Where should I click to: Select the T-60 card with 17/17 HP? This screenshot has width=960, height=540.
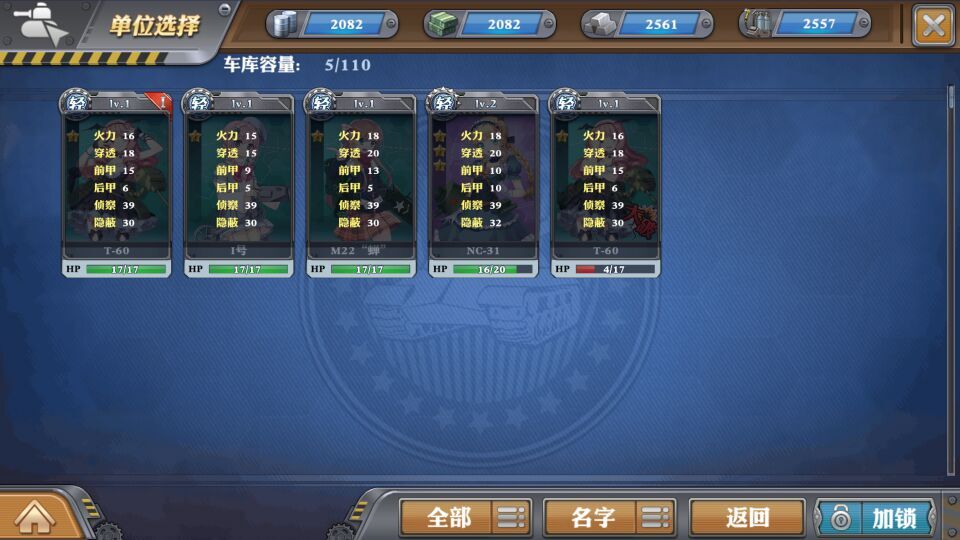(117, 182)
